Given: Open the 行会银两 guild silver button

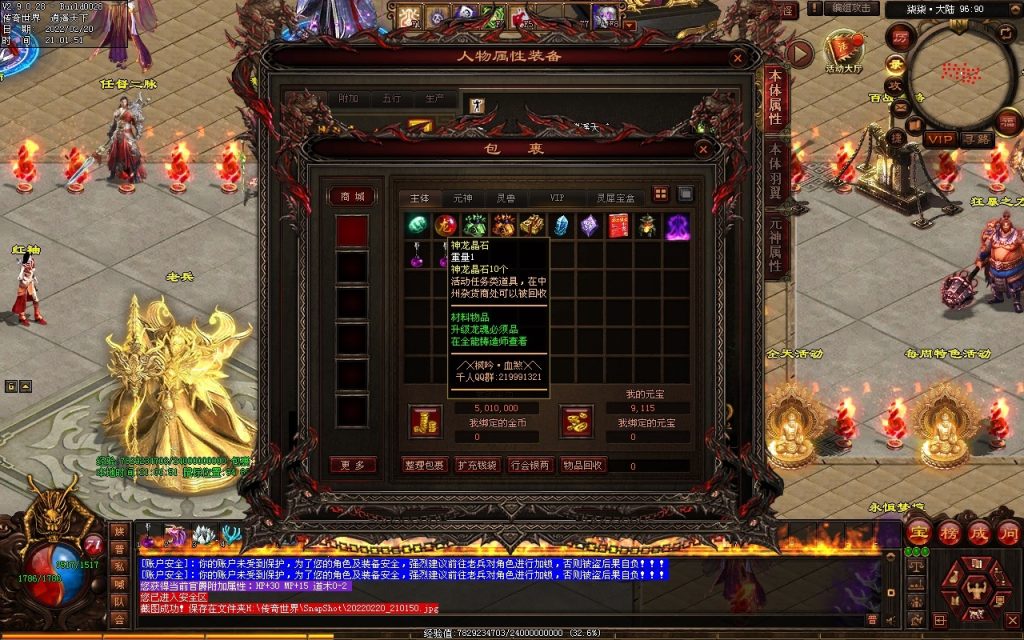Looking at the screenshot, I should [x=529, y=465].
